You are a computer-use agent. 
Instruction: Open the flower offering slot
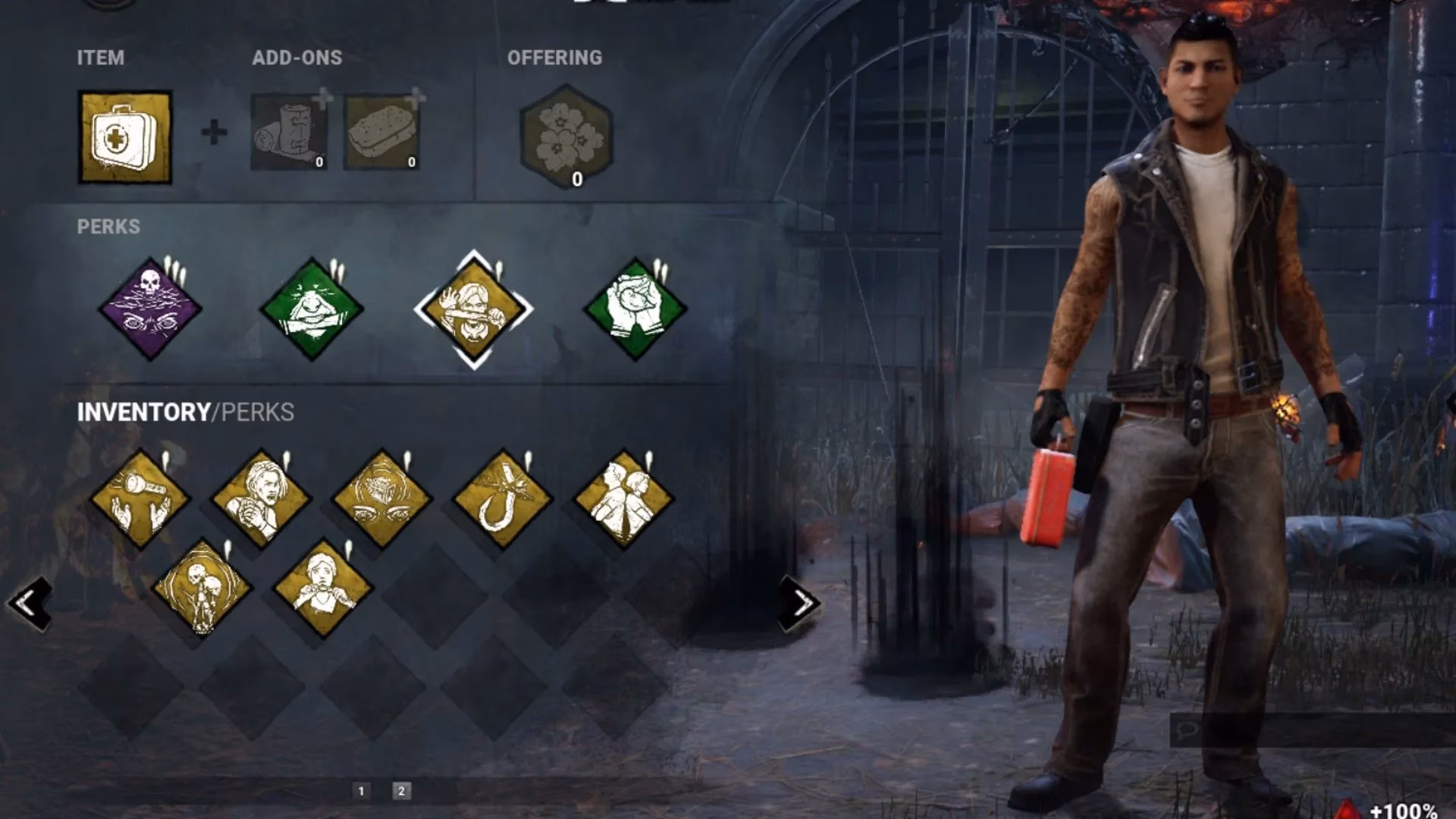pyautogui.click(x=566, y=136)
